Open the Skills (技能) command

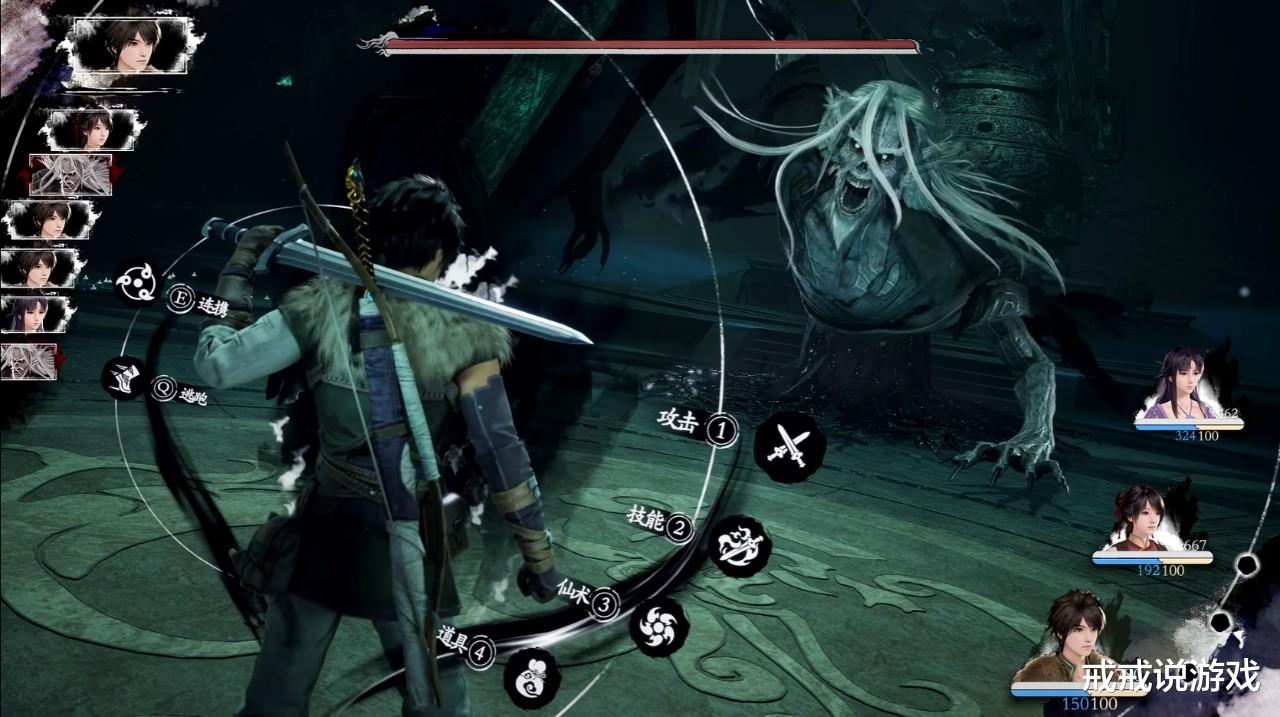(x=741, y=546)
